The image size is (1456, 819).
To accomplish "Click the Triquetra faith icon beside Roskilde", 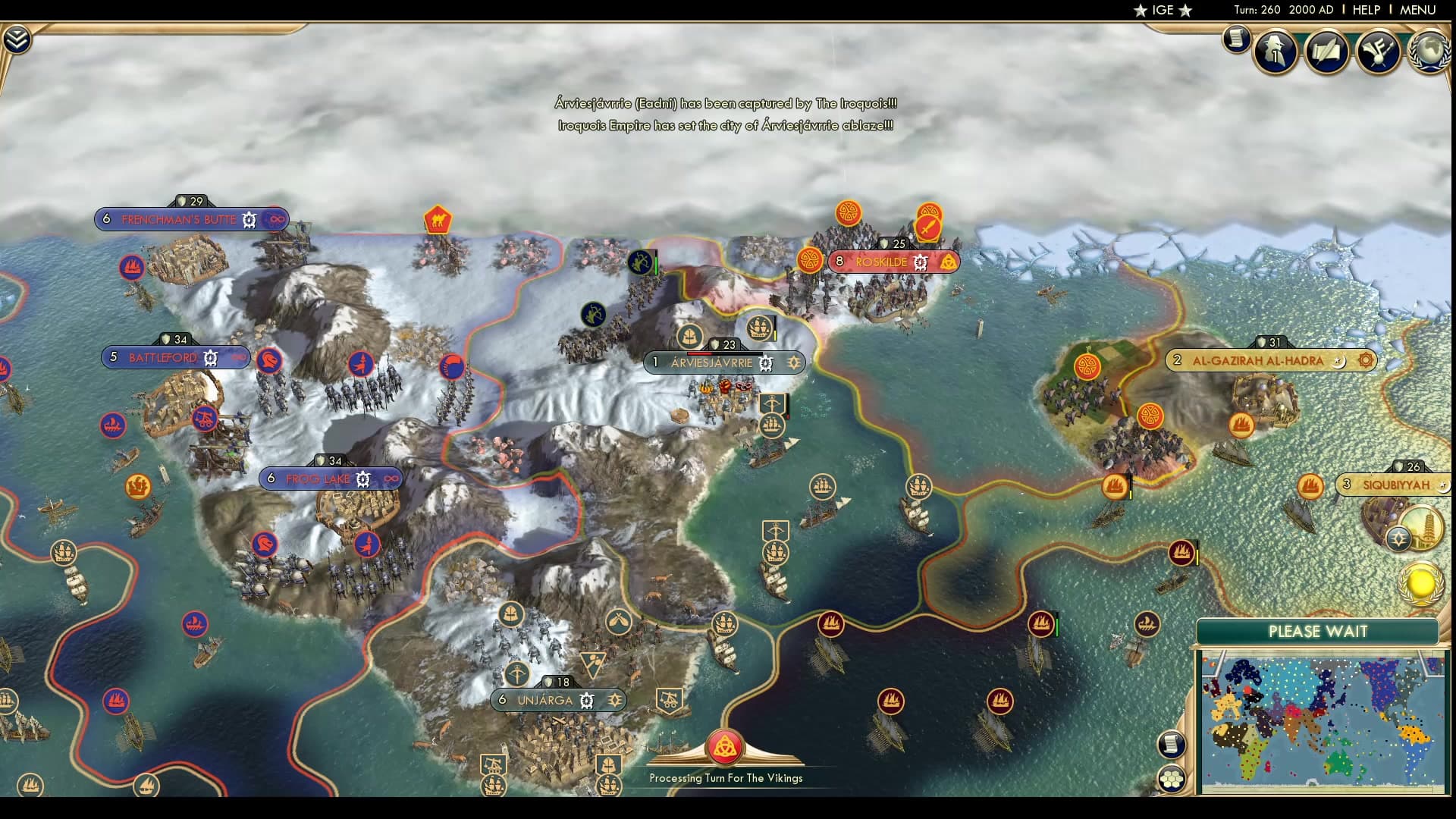I will tap(949, 262).
